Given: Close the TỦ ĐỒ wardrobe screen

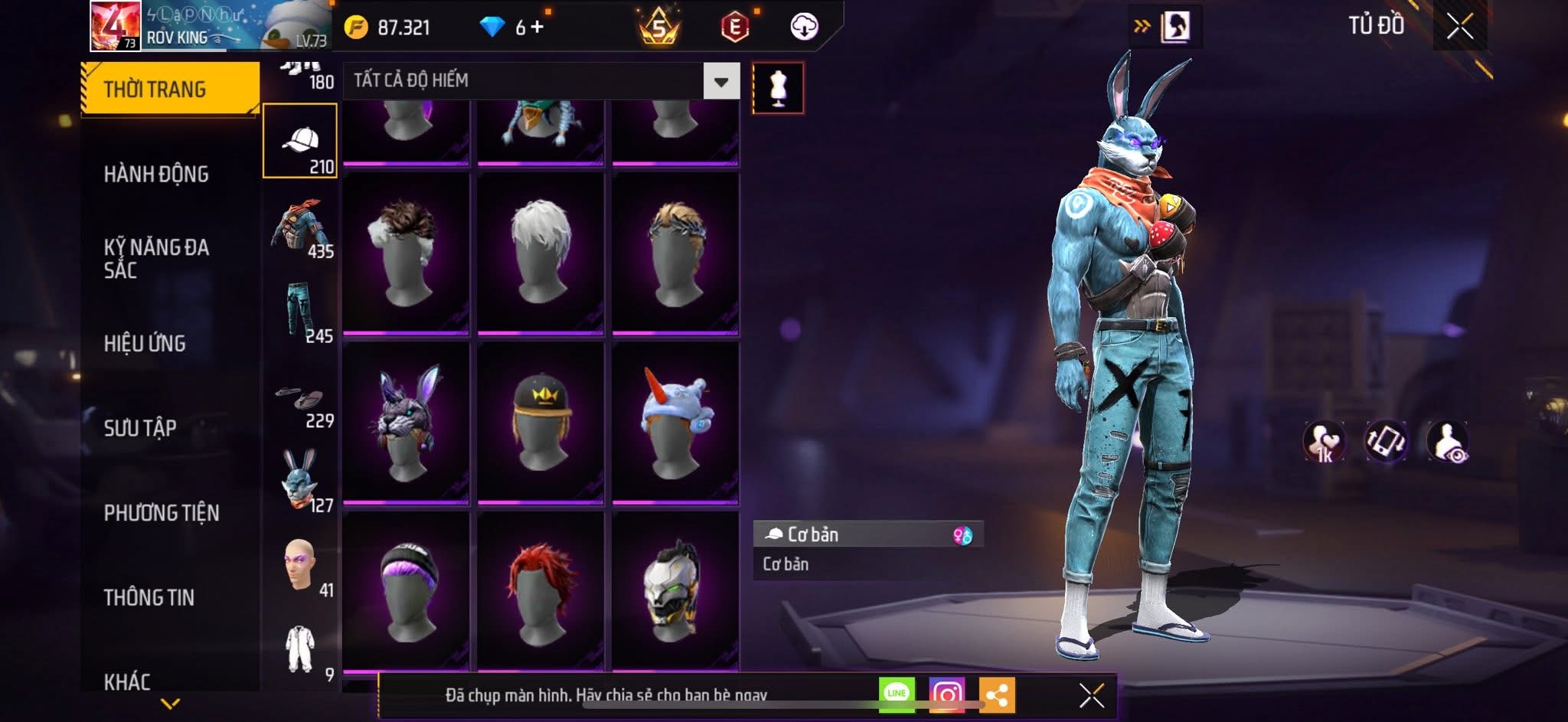Looking at the screenshot, I should coord(1459,27).
